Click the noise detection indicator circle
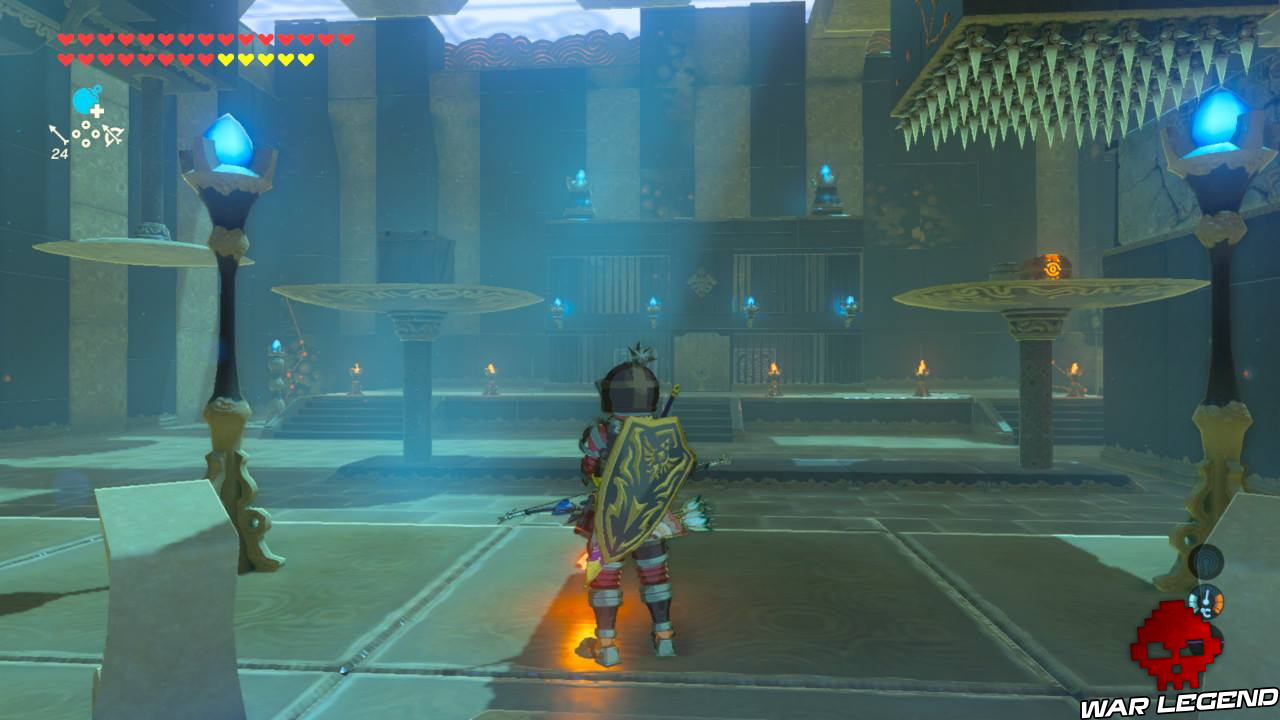This screenshot has height=720, width=1280. [x=1204, y=564]
